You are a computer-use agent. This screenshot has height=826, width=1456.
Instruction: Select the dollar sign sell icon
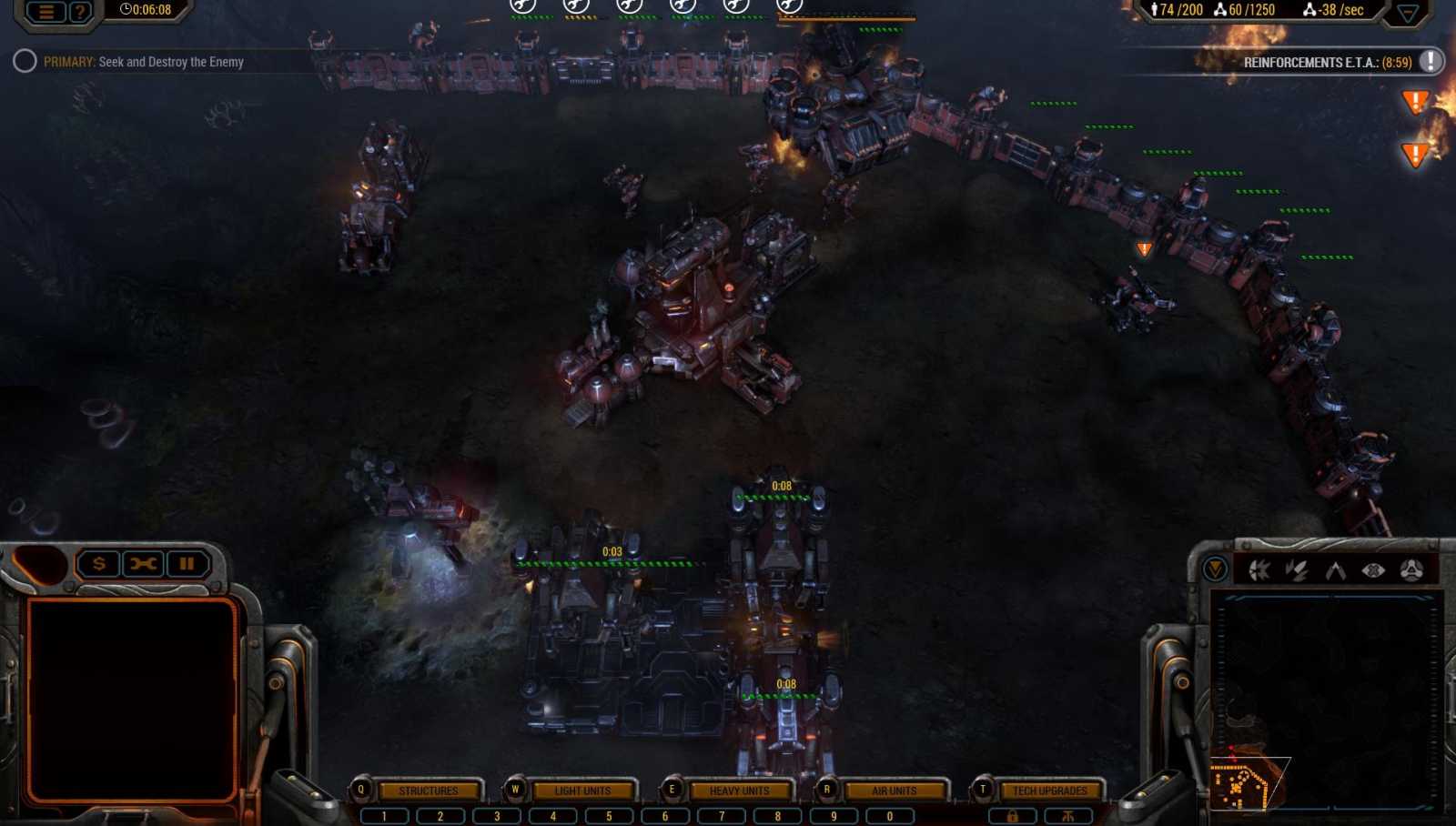point(97,563)
